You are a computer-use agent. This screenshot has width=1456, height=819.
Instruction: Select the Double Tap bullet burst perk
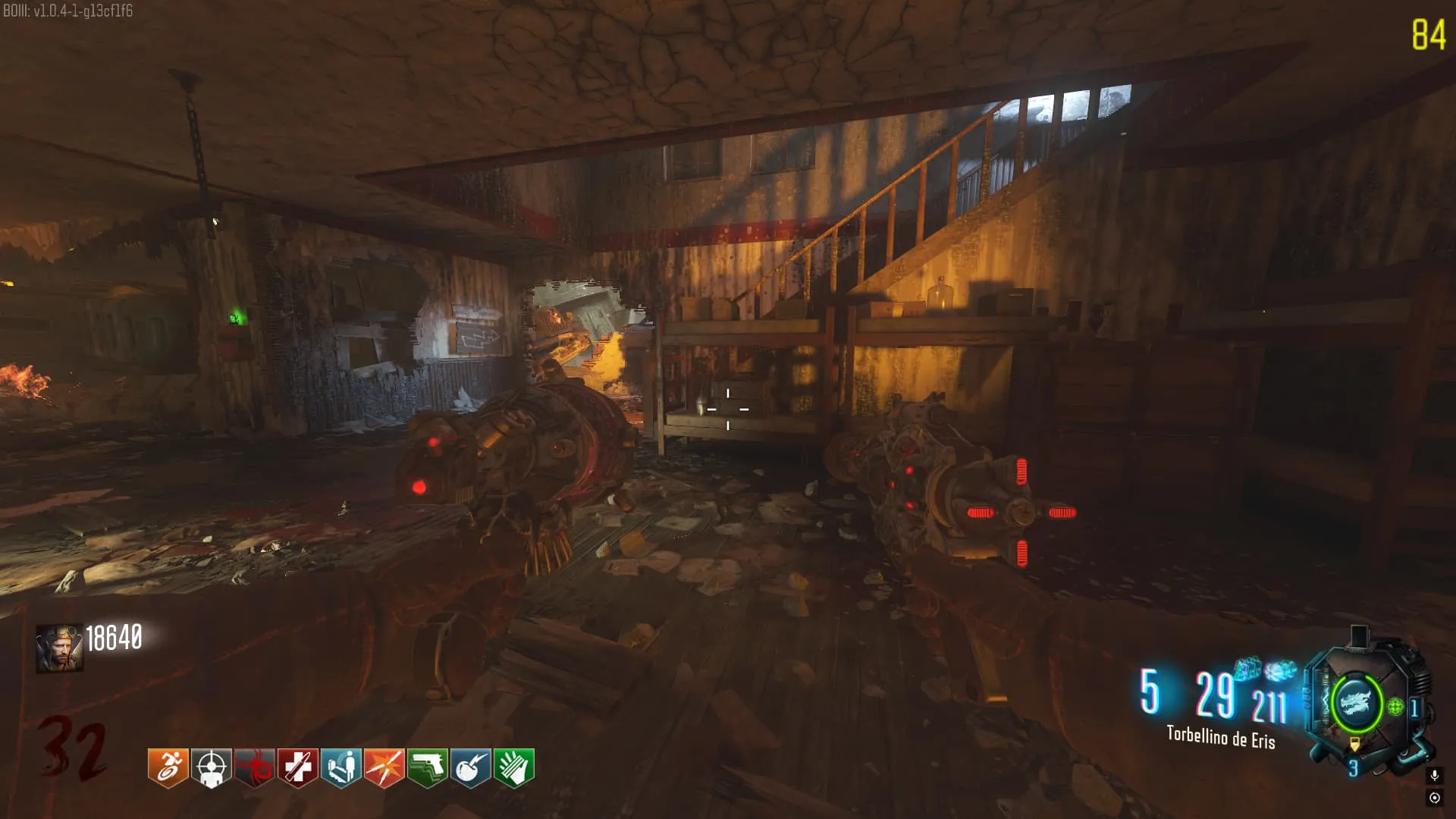click(x=384, y=767)
